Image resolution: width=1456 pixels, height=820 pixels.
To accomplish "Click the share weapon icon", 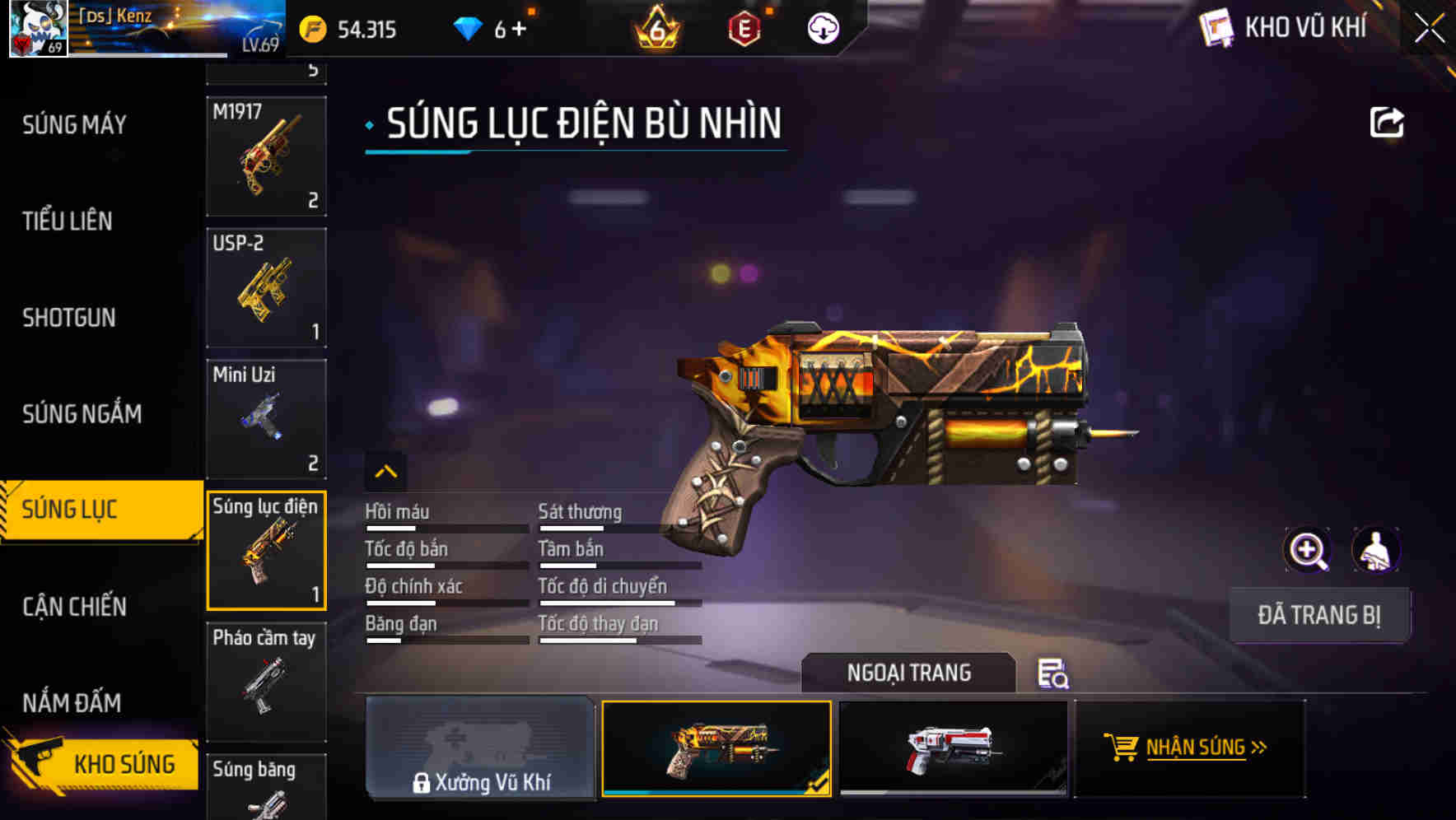I will click(1388, 122).
